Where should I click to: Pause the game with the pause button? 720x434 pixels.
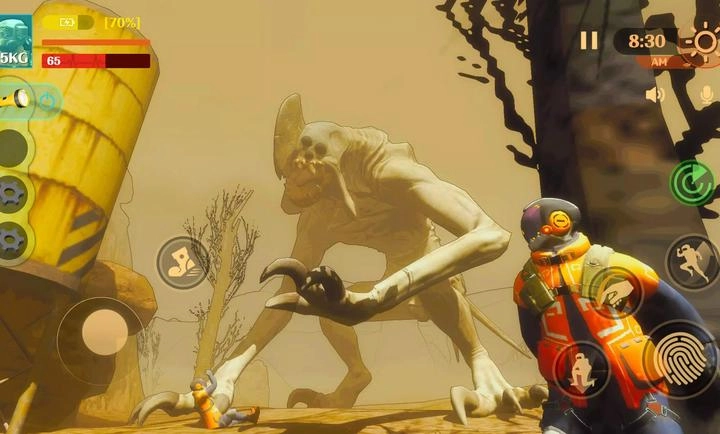point(589,40)
